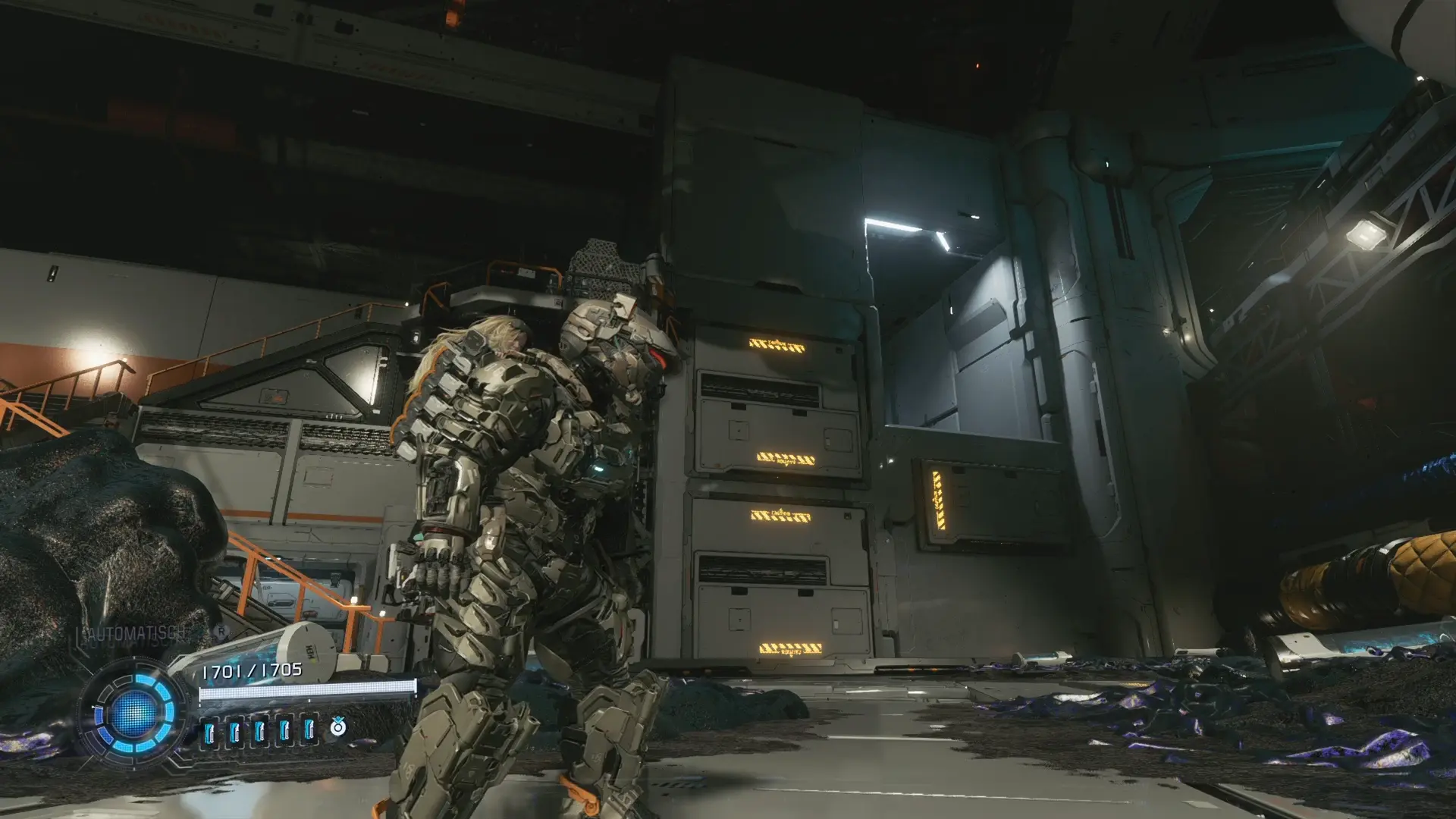The width and height of the screenshot is (1456, 819).
Task: Click the white round figure icon
Action: 337,728
